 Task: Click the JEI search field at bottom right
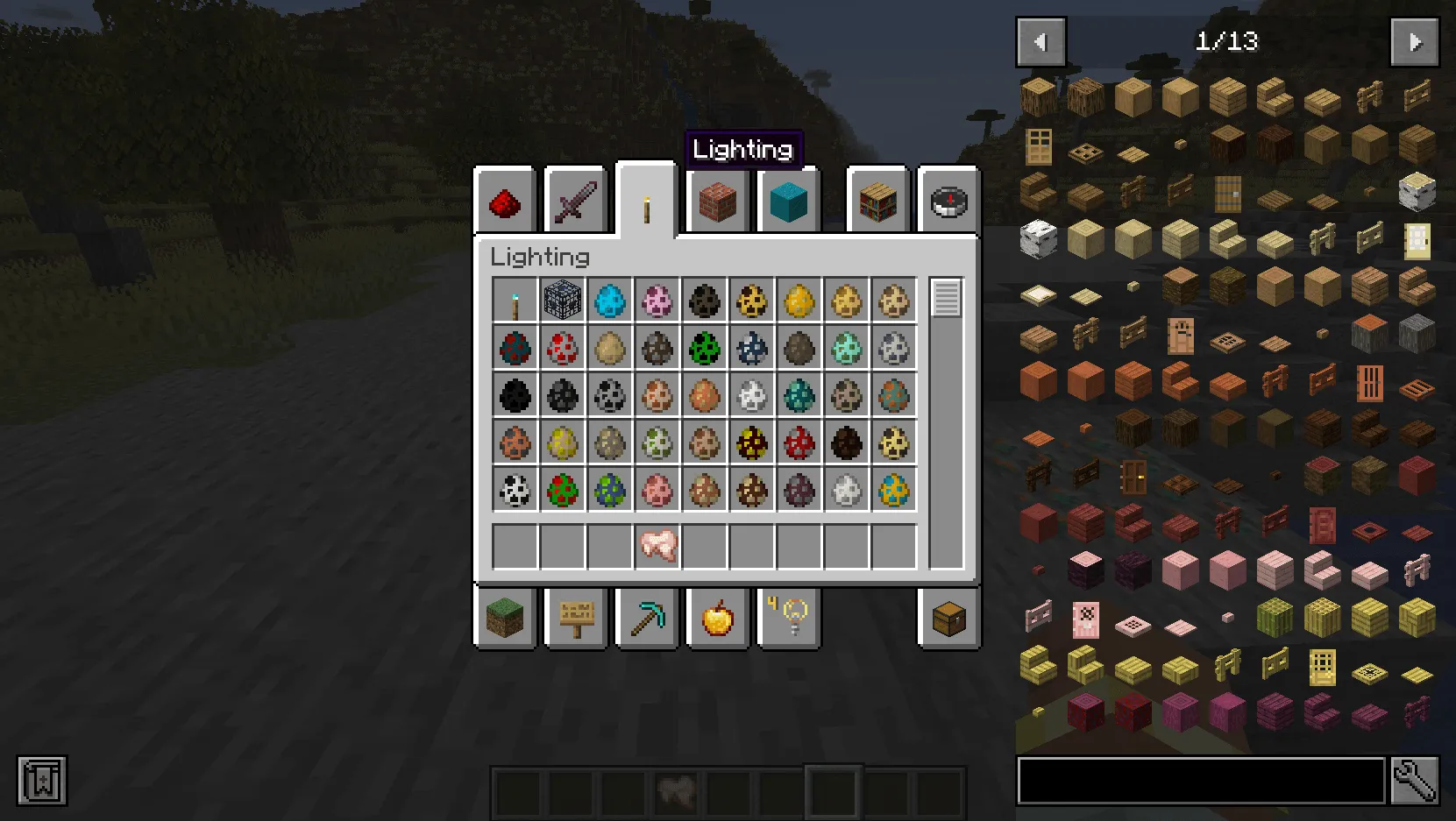1201,782
